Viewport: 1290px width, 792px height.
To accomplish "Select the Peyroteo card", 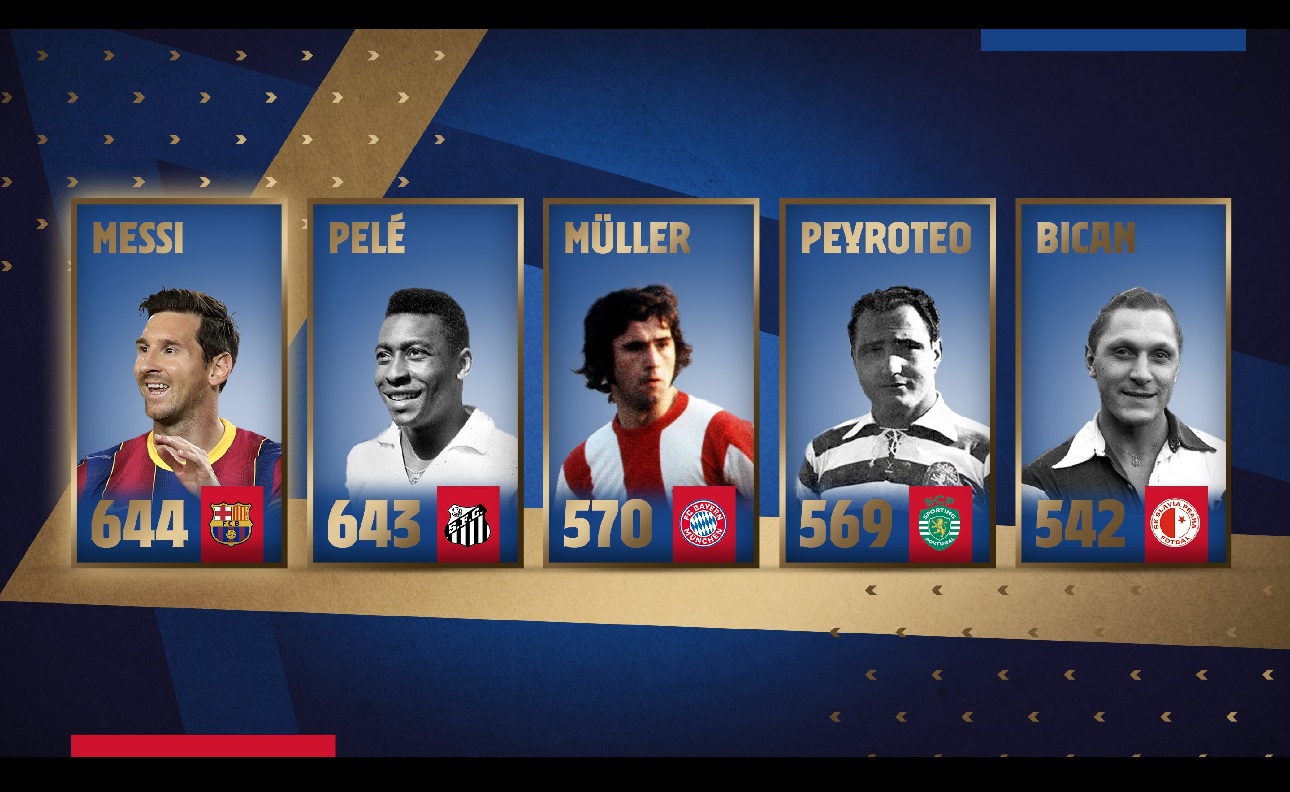I will click(887, 383).
